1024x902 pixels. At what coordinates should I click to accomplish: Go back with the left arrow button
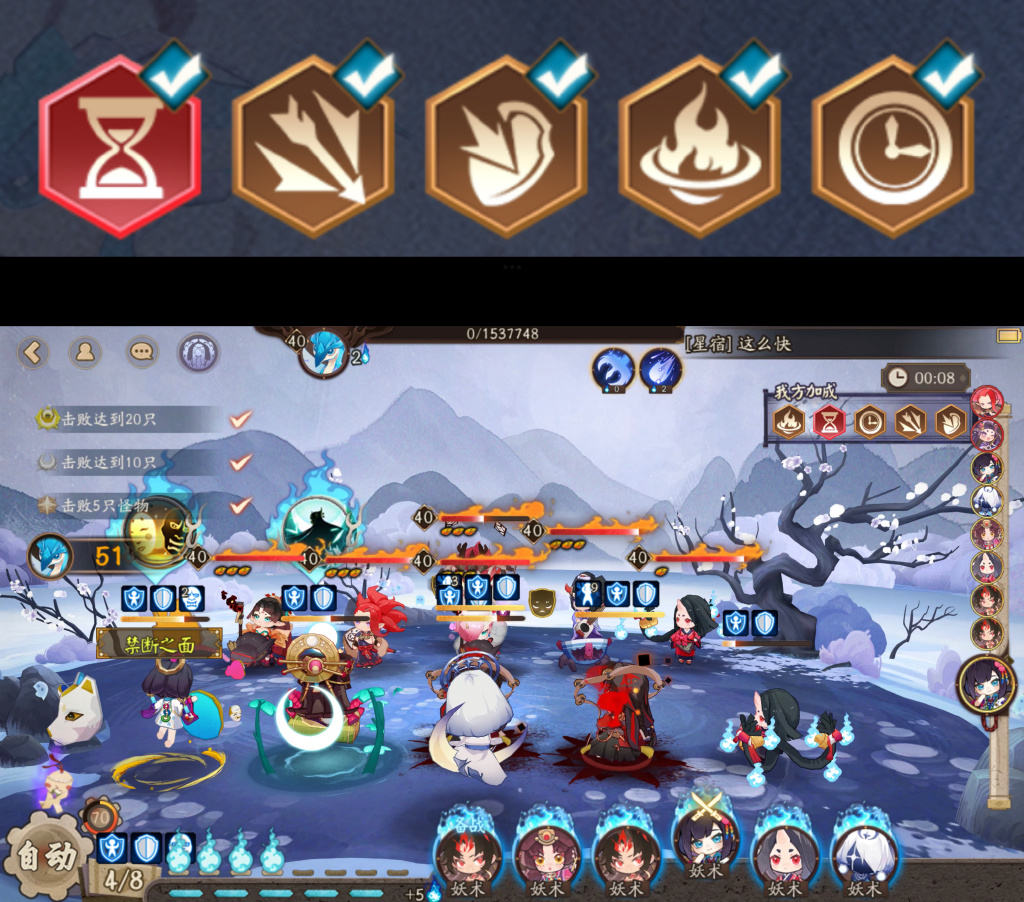tap(34, 352)
